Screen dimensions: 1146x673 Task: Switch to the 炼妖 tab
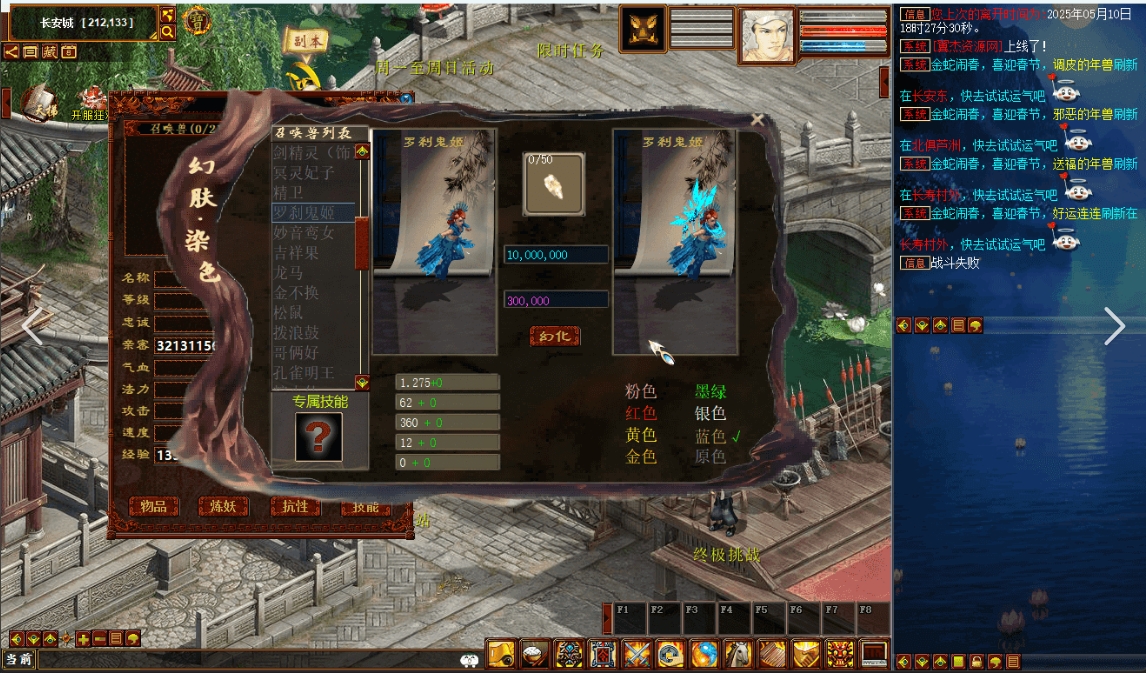[223, 506]
